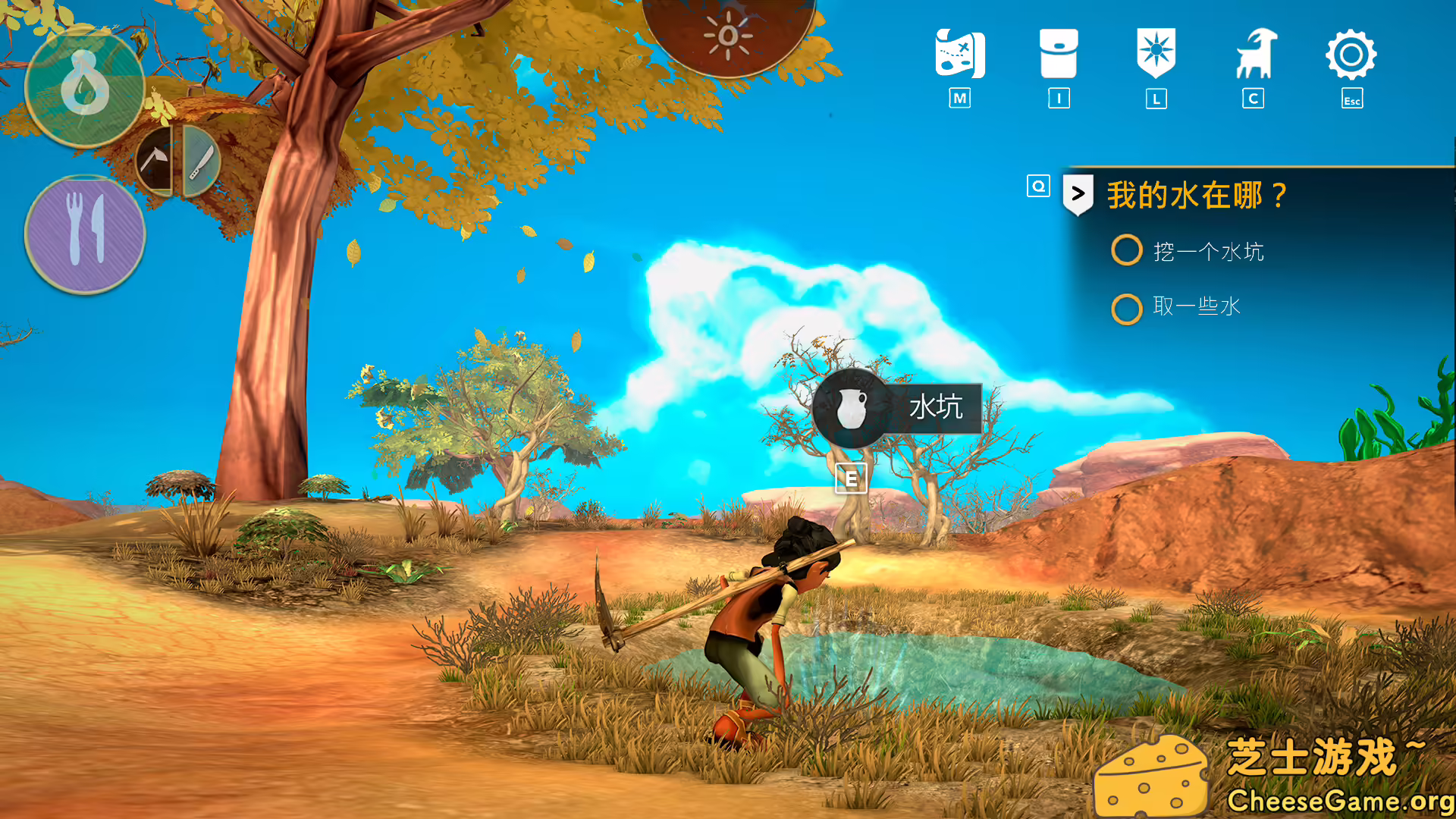Open the Esc menu label
Image resolution: width=1456 pixels, height=819 pixels.
coord(1351,99)
